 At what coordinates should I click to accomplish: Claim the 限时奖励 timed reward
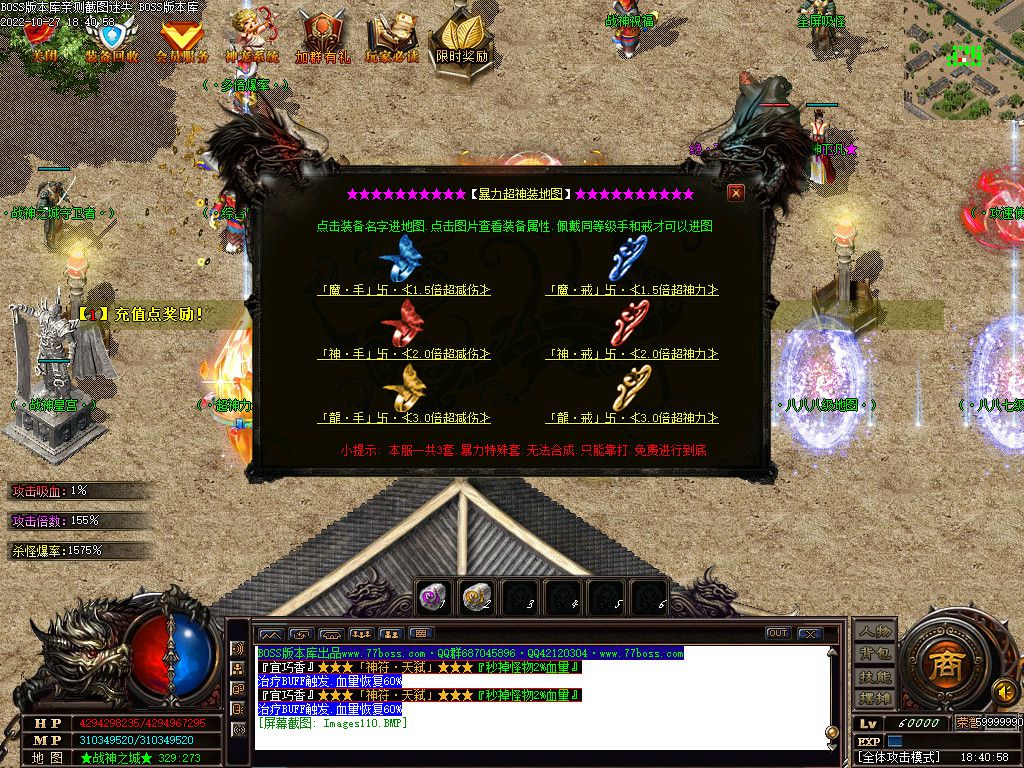[x=462, y=42]
